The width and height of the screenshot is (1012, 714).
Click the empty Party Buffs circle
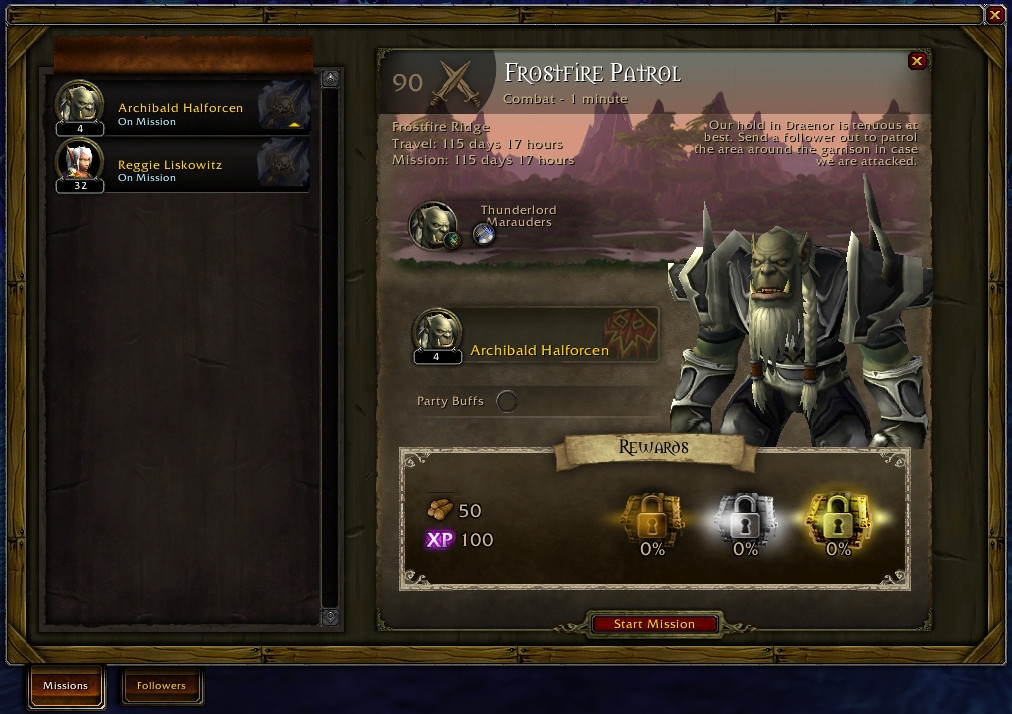507,401
